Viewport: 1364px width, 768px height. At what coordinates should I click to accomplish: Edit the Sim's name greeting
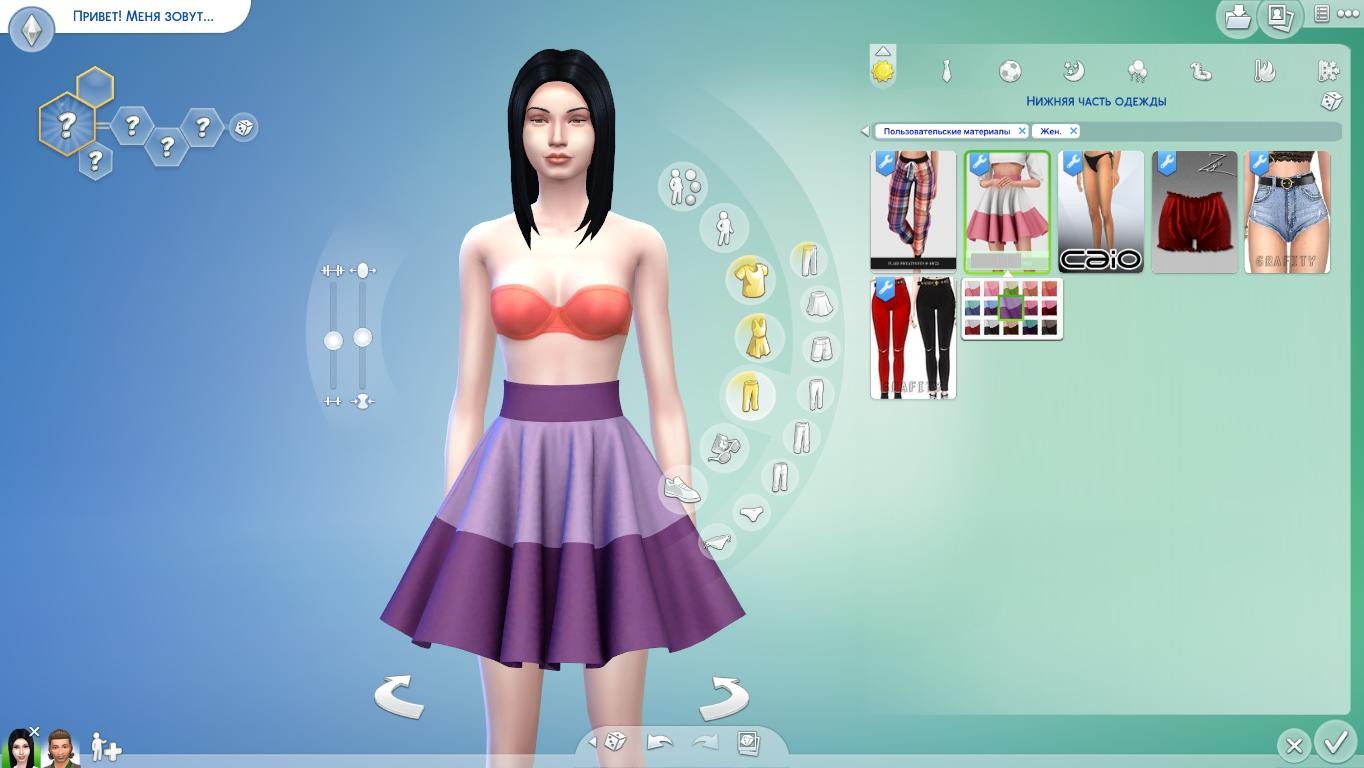[143, 16]
